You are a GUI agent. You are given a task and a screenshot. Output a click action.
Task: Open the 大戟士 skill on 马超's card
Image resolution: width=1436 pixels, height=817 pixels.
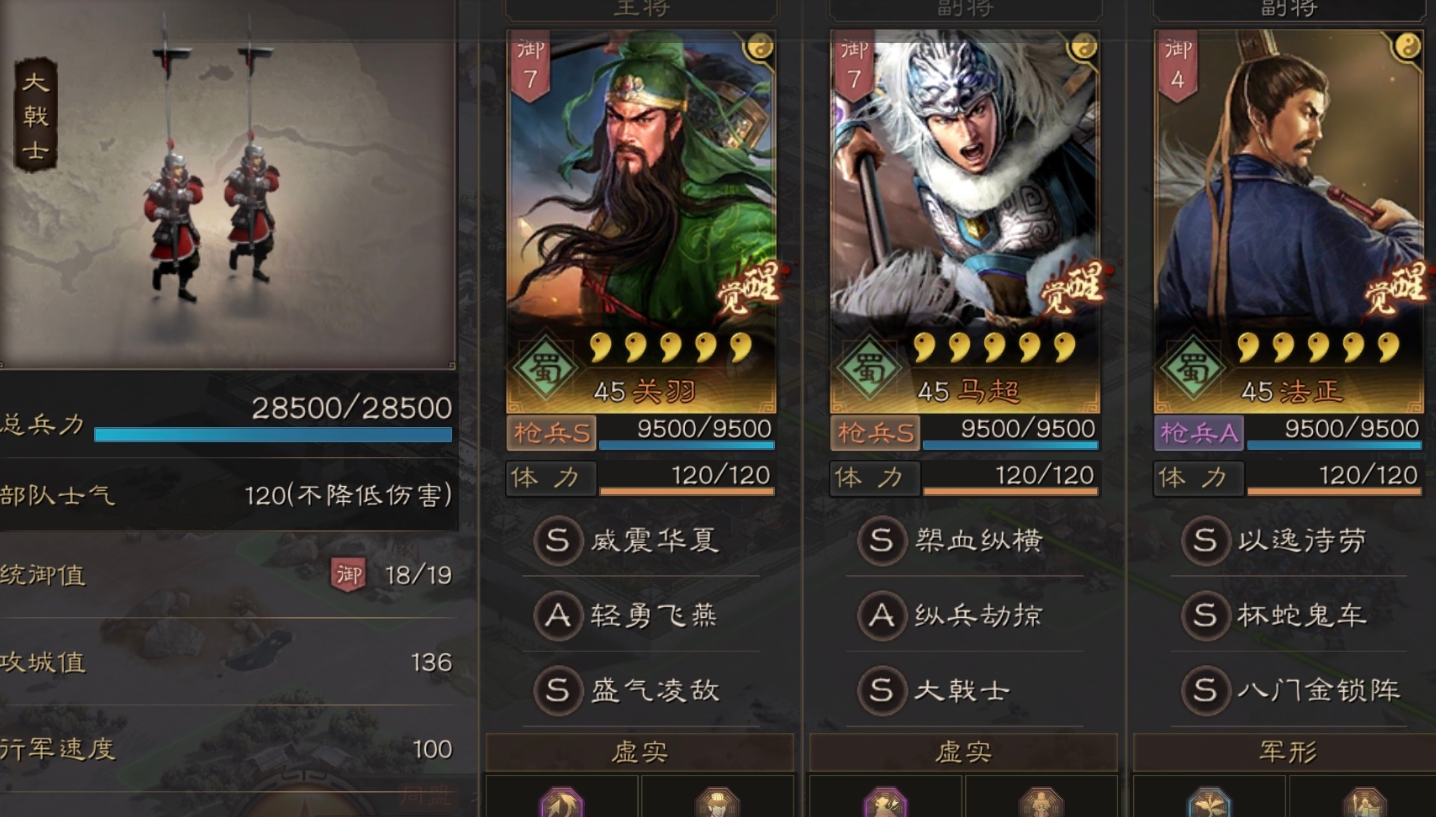(965, 690)
